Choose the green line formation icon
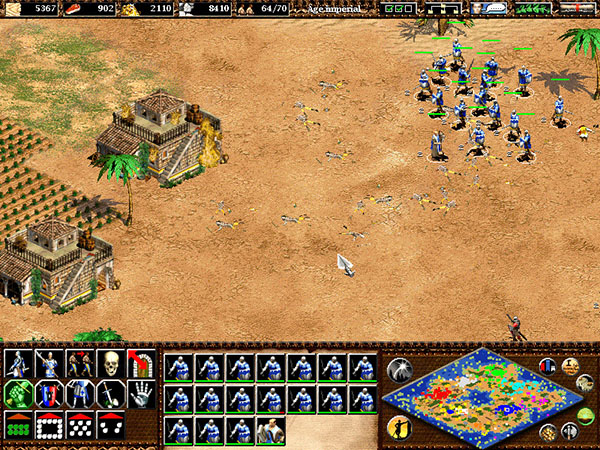 point(18,425)
